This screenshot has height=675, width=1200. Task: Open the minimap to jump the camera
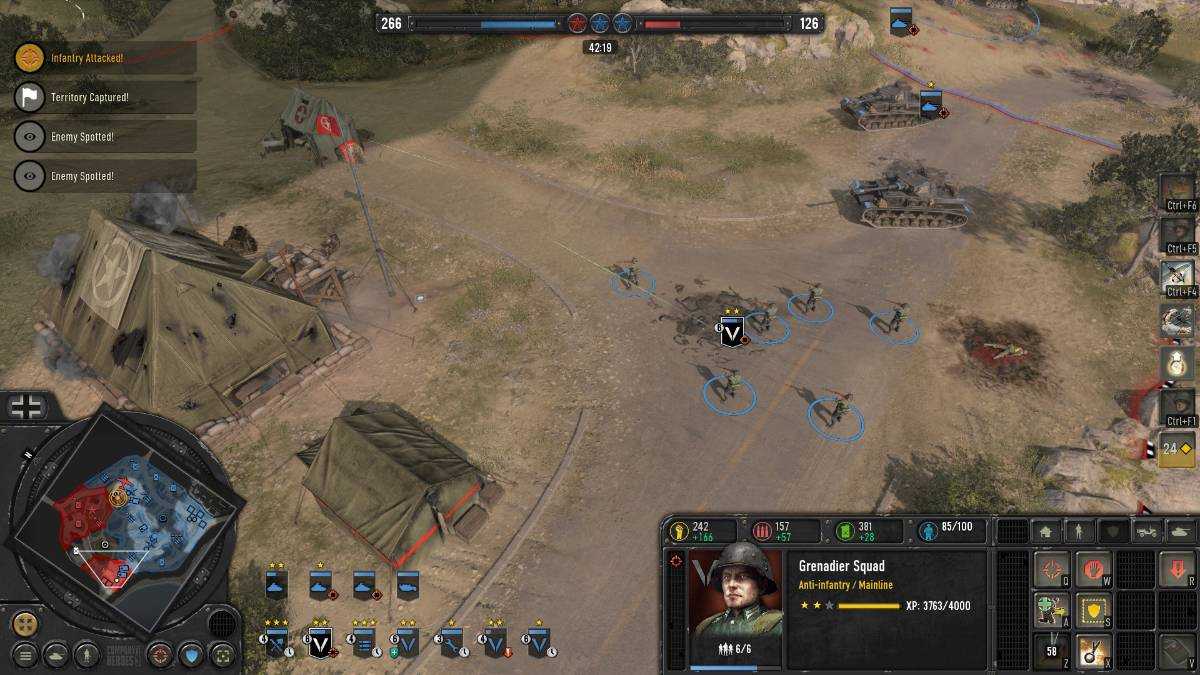coord(125,520)
